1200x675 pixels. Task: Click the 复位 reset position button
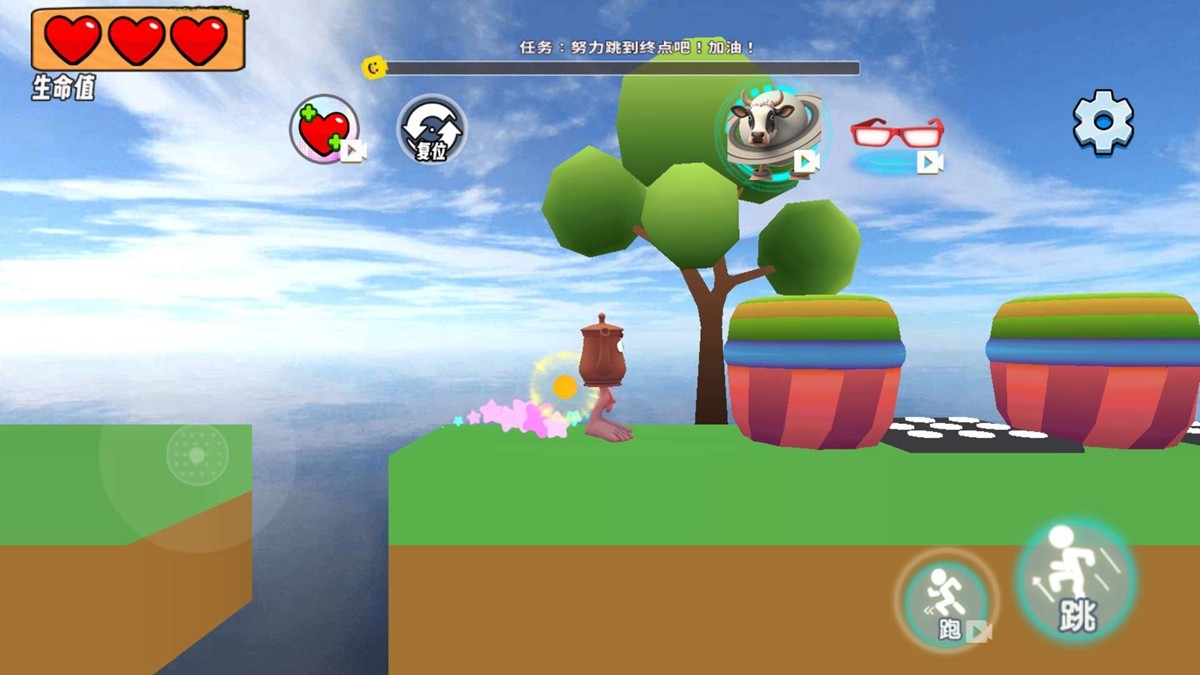432,130
